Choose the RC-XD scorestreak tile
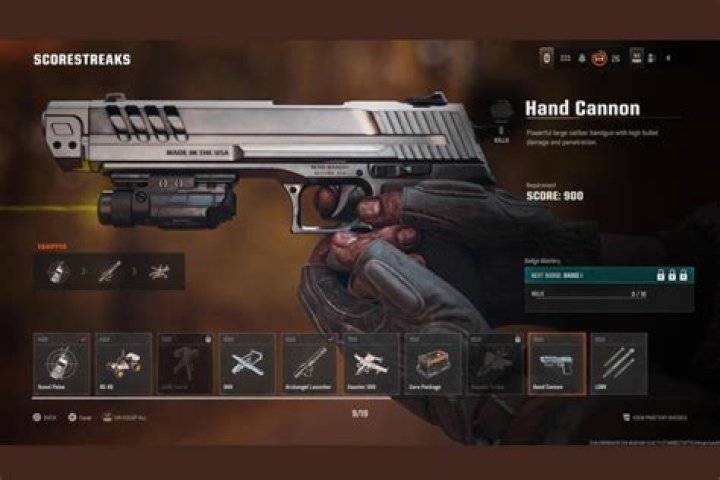This screenshot has height=480, width=720. (123, 363)
